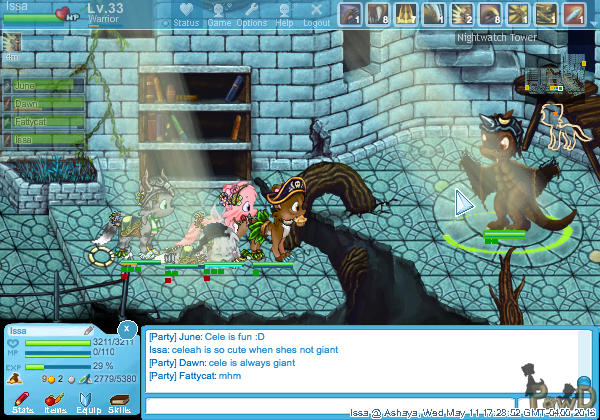Click the pencil edit icon beside Issa
The width and height of the screenshot is (600, 420).
click(89, 330)
